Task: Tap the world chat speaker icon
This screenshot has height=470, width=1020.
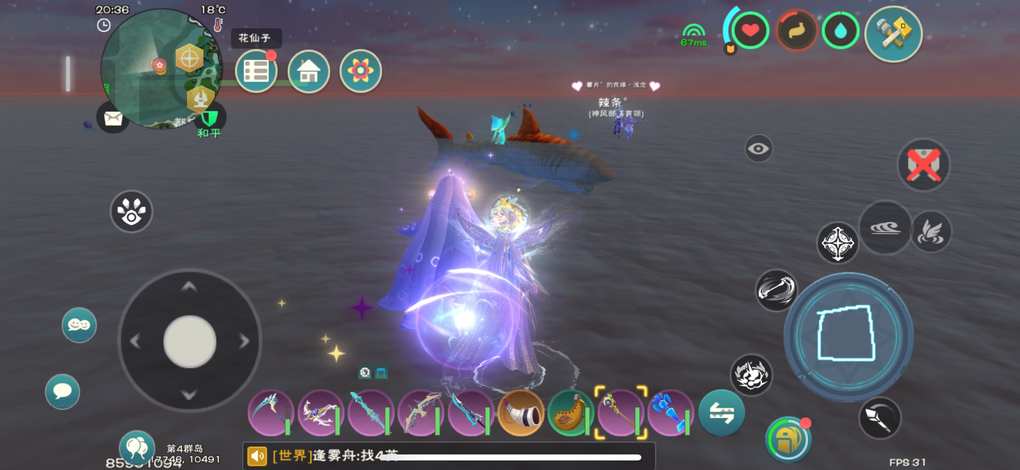Action: pos(257,456)
